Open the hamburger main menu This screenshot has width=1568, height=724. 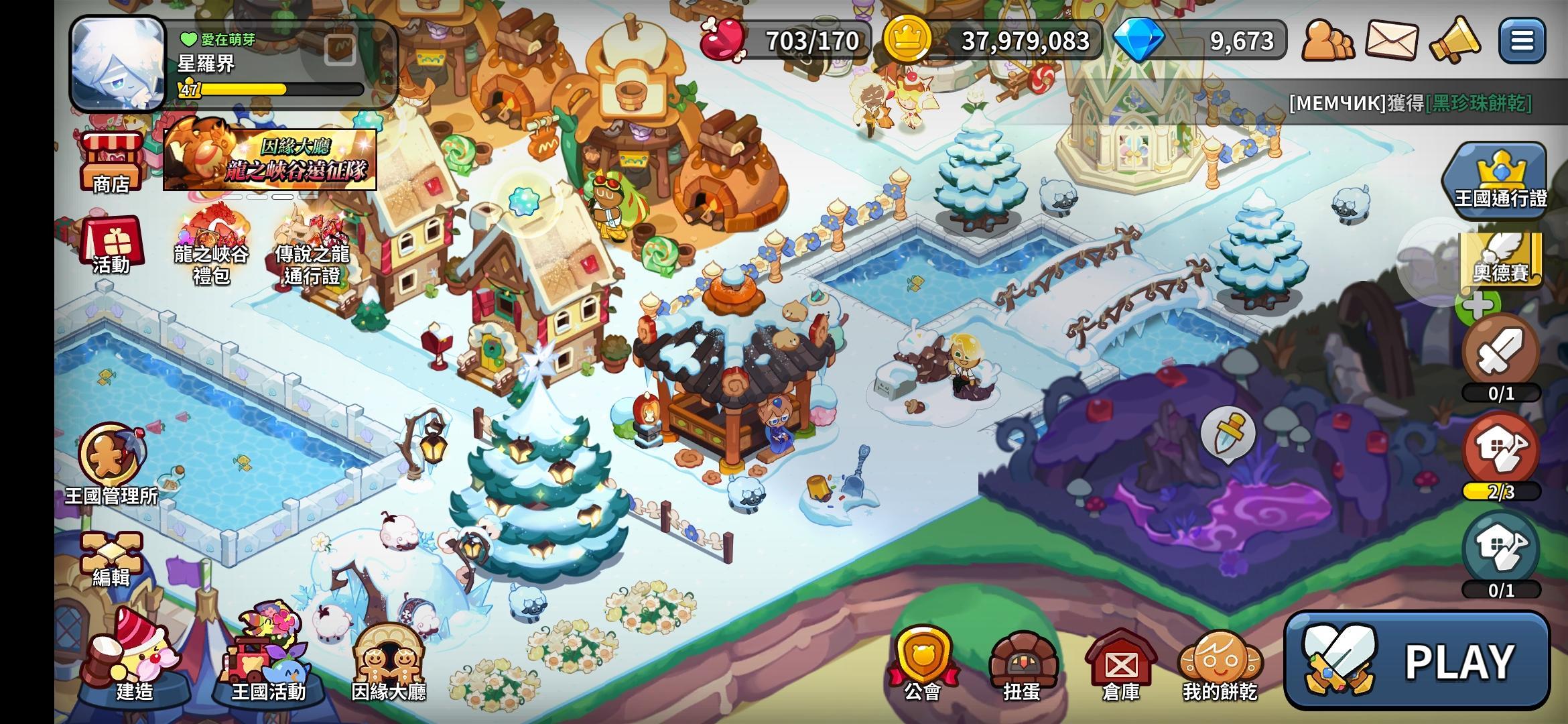pos(1522,41)
